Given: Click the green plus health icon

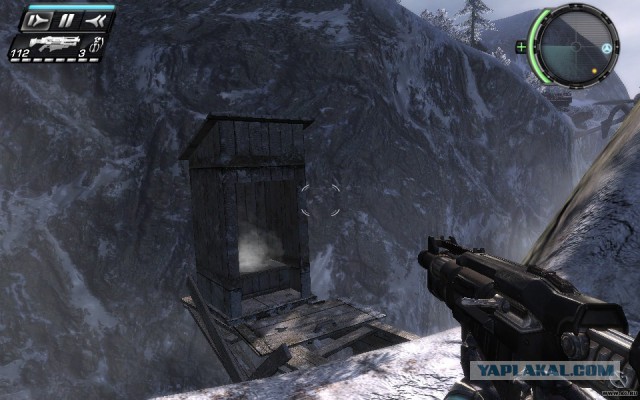Looking at the screenshot, I should [521, 47].
